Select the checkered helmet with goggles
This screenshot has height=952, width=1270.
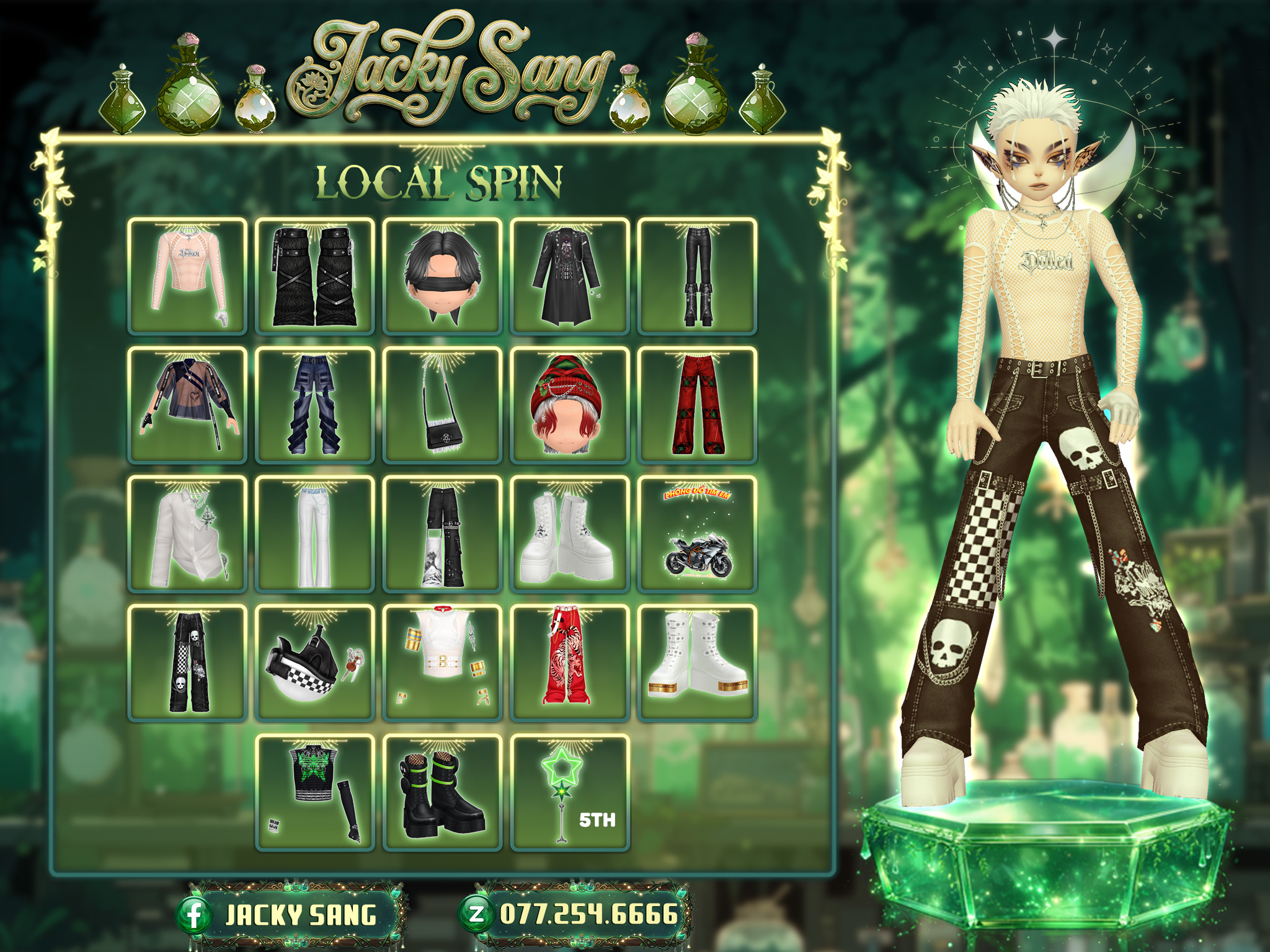tap(315, 663)
